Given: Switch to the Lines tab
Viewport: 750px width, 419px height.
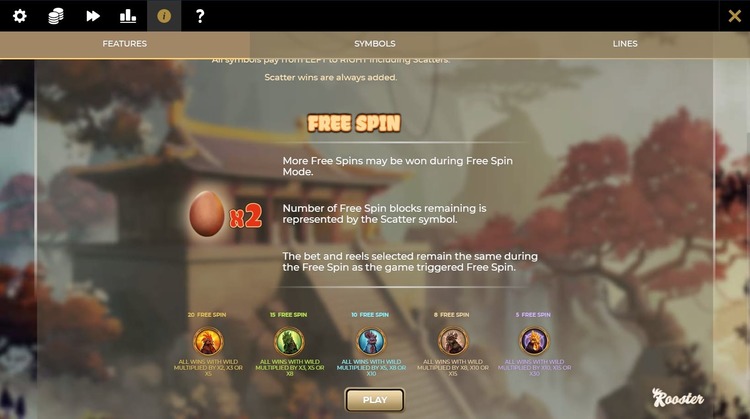Looking at the screenshot, I should click(625, 44).
